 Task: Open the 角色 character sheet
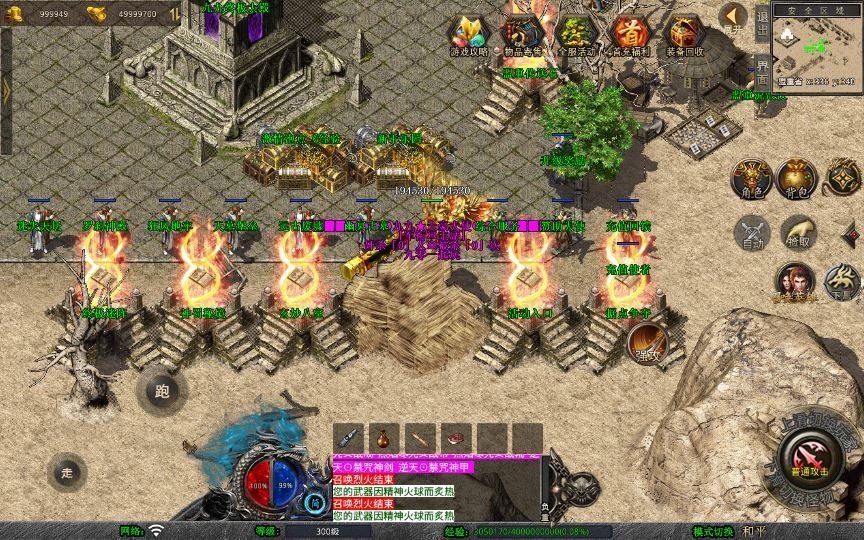(x=749, y=178)
